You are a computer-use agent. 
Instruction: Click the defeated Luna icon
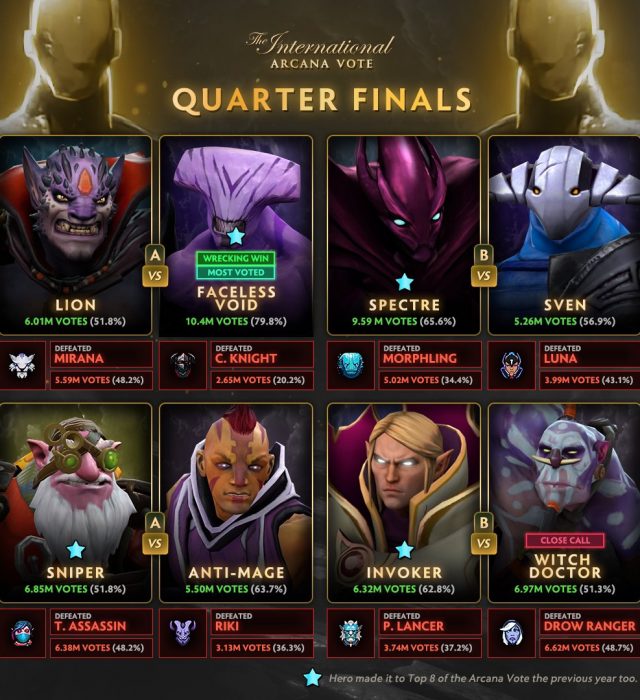coord(513,367)
